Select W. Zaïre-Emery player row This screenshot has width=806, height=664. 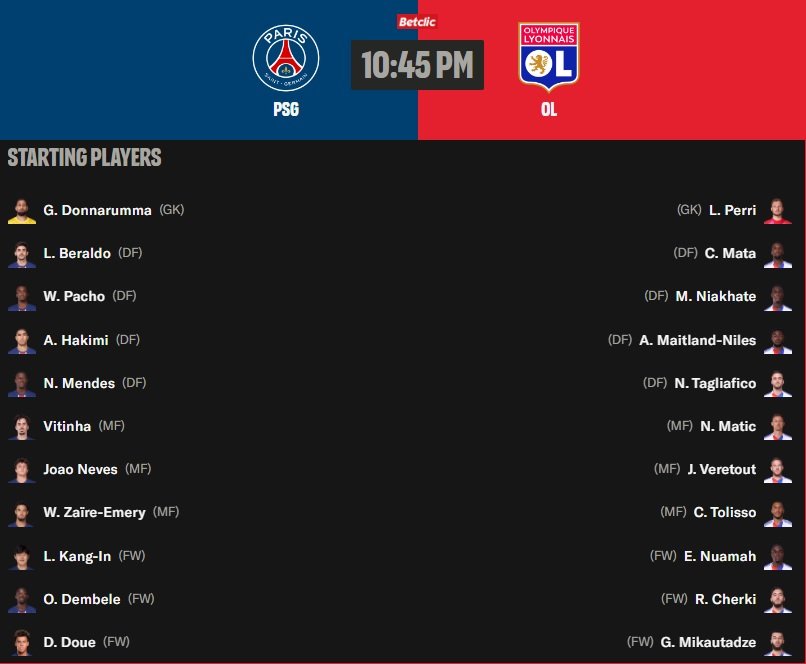[94, 512]
